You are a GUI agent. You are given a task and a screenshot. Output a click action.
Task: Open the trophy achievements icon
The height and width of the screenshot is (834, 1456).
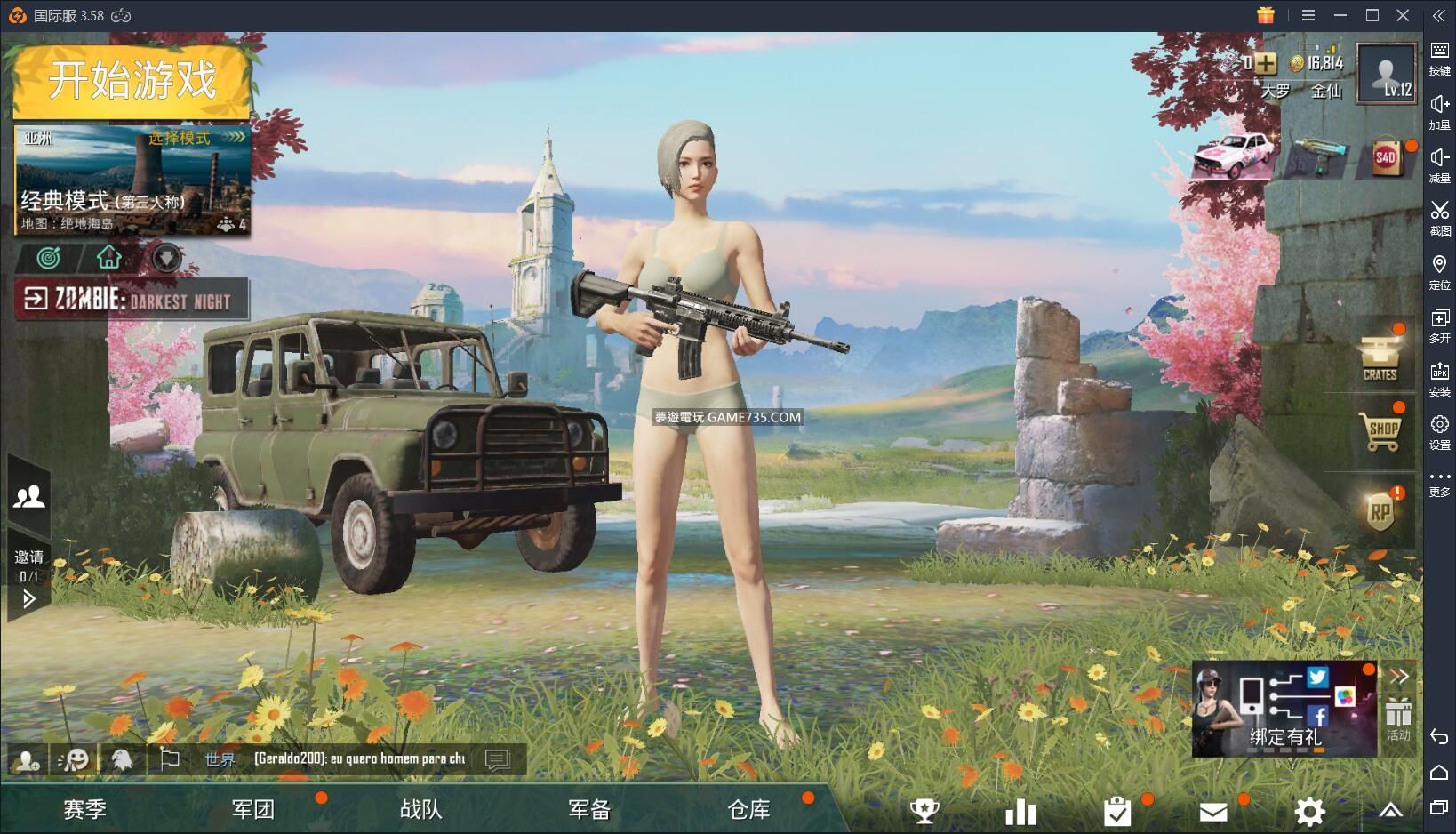[x=924, y=811]
